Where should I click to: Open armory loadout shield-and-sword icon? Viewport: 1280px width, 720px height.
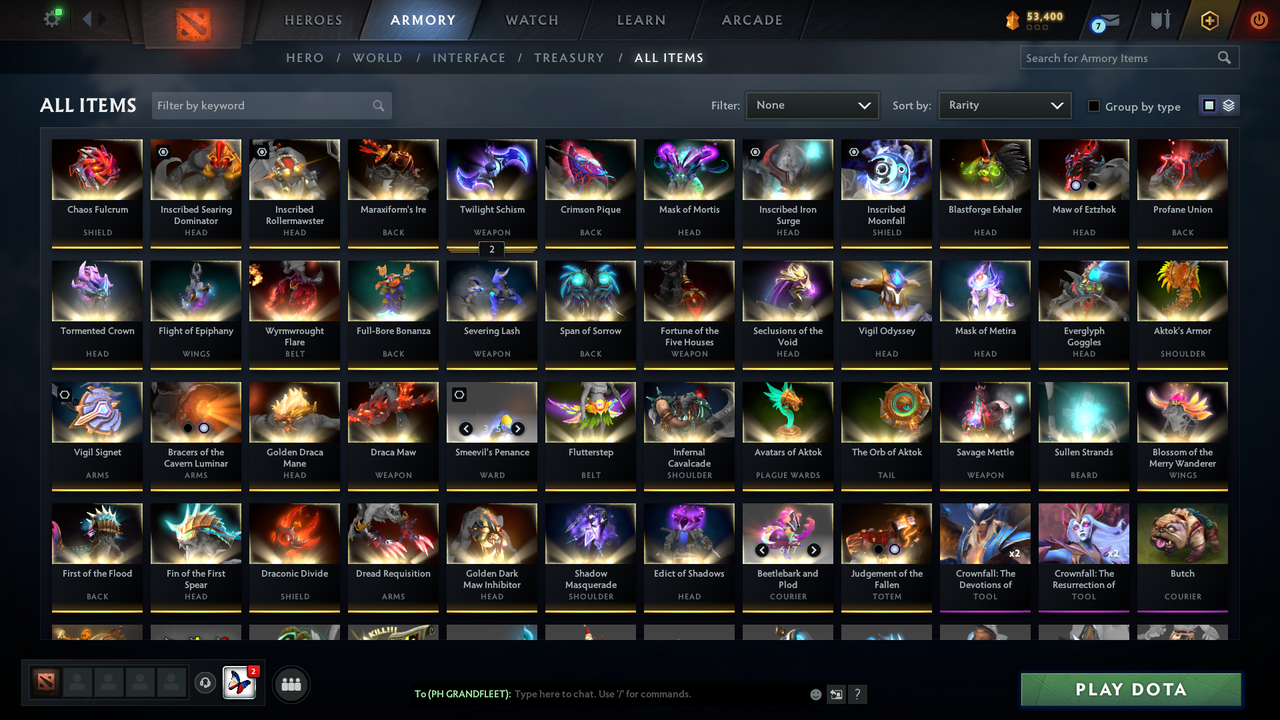(x=1160, y=18)
